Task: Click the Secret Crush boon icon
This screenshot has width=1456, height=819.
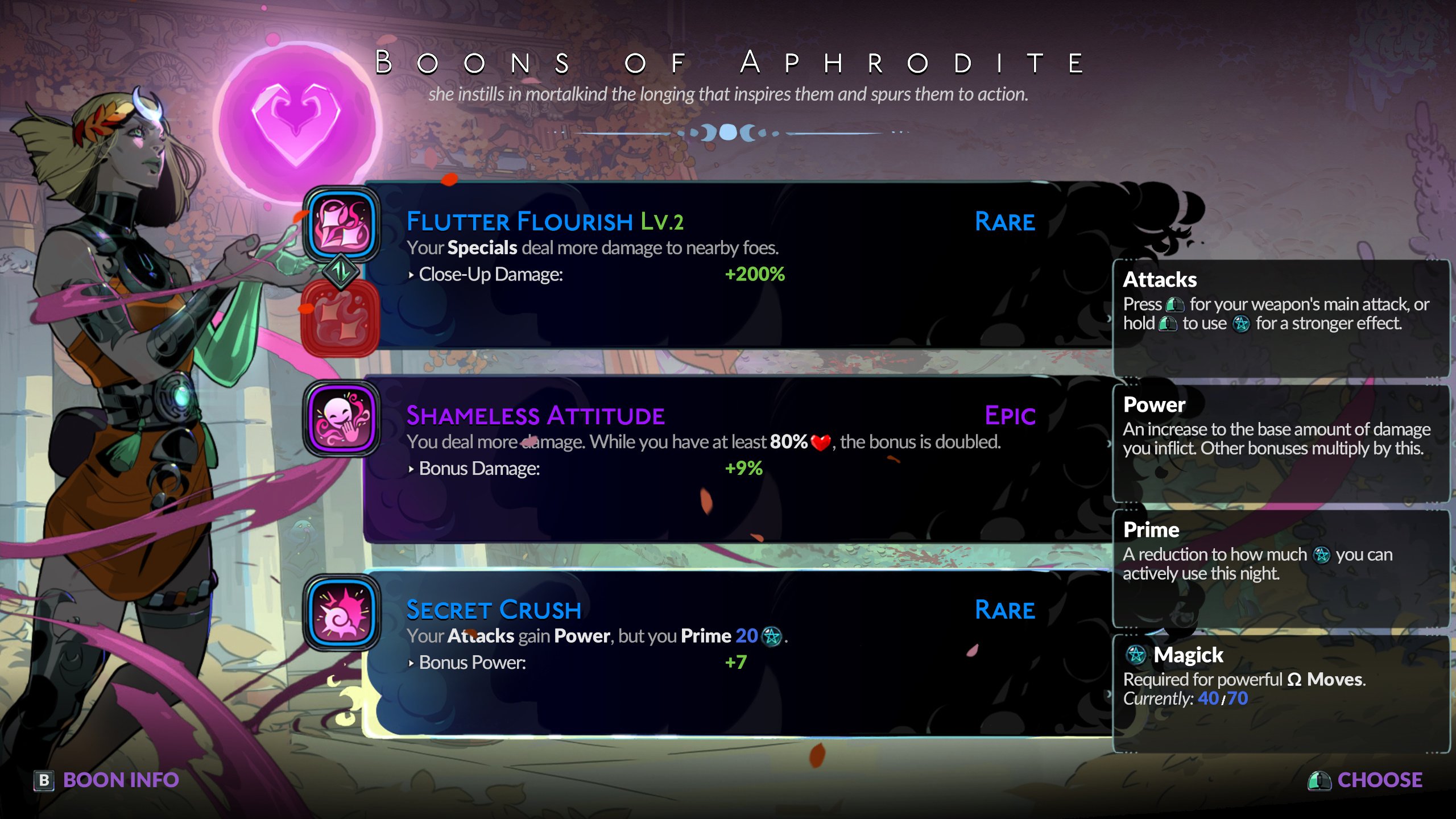Action: 341,613
